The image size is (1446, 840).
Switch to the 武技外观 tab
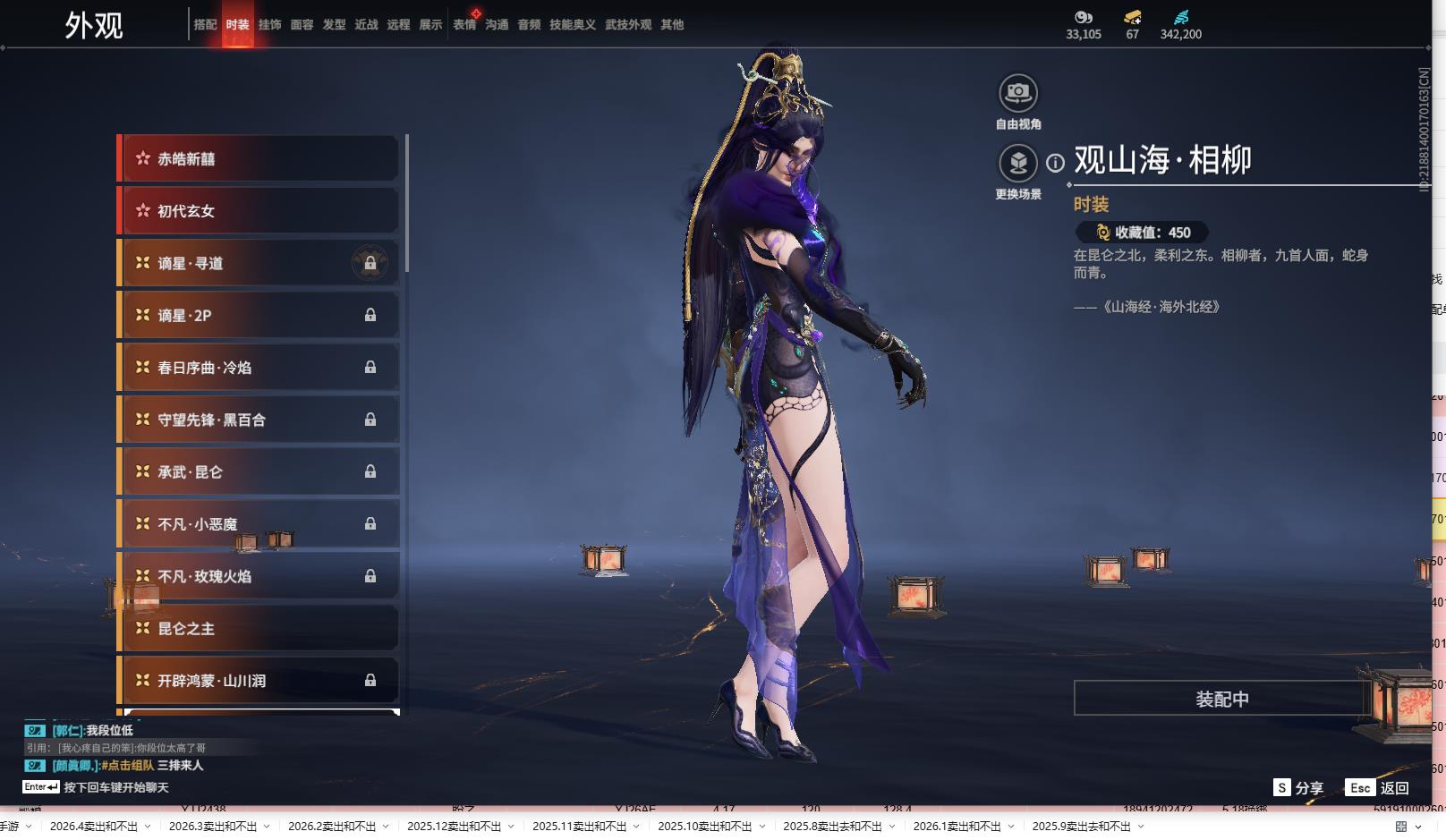(x=628, y=25)
